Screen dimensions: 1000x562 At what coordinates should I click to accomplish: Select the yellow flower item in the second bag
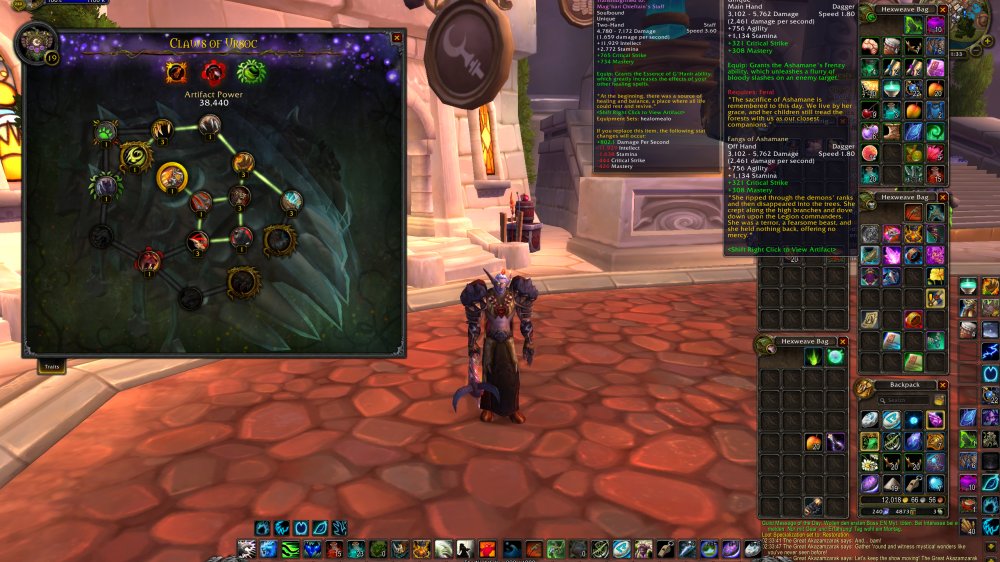tap(935, 276)
